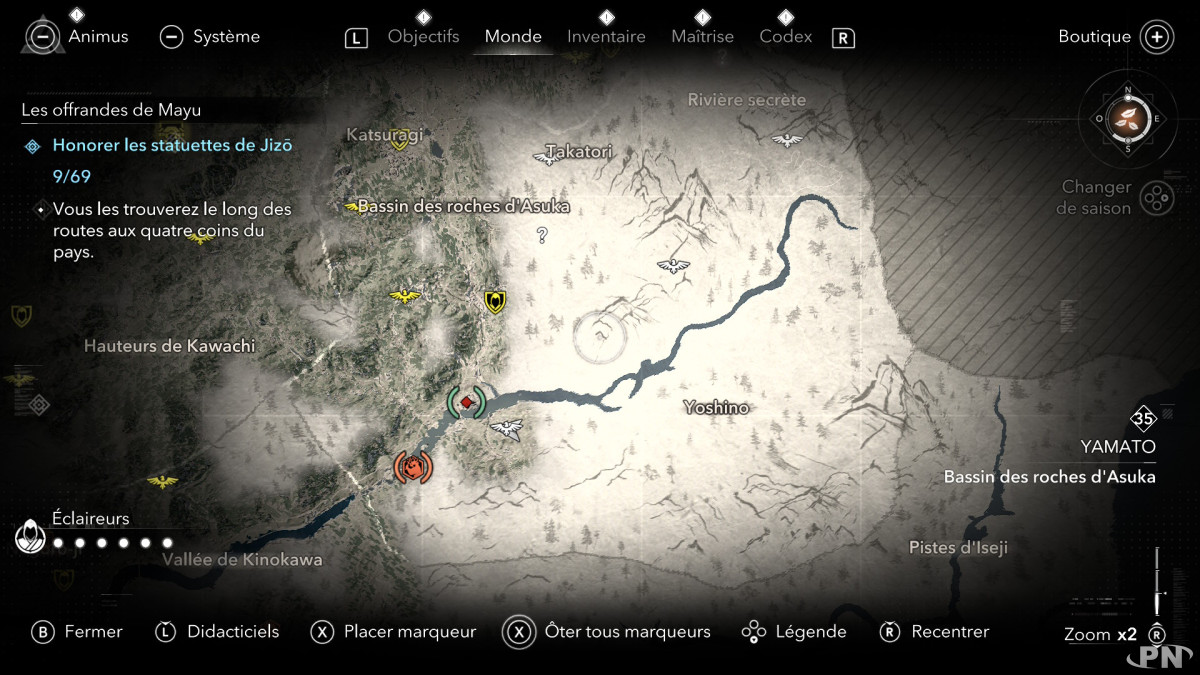Show the map Légende
The width and height of the screenshot is (1200, 675).
tap(794, 632)
